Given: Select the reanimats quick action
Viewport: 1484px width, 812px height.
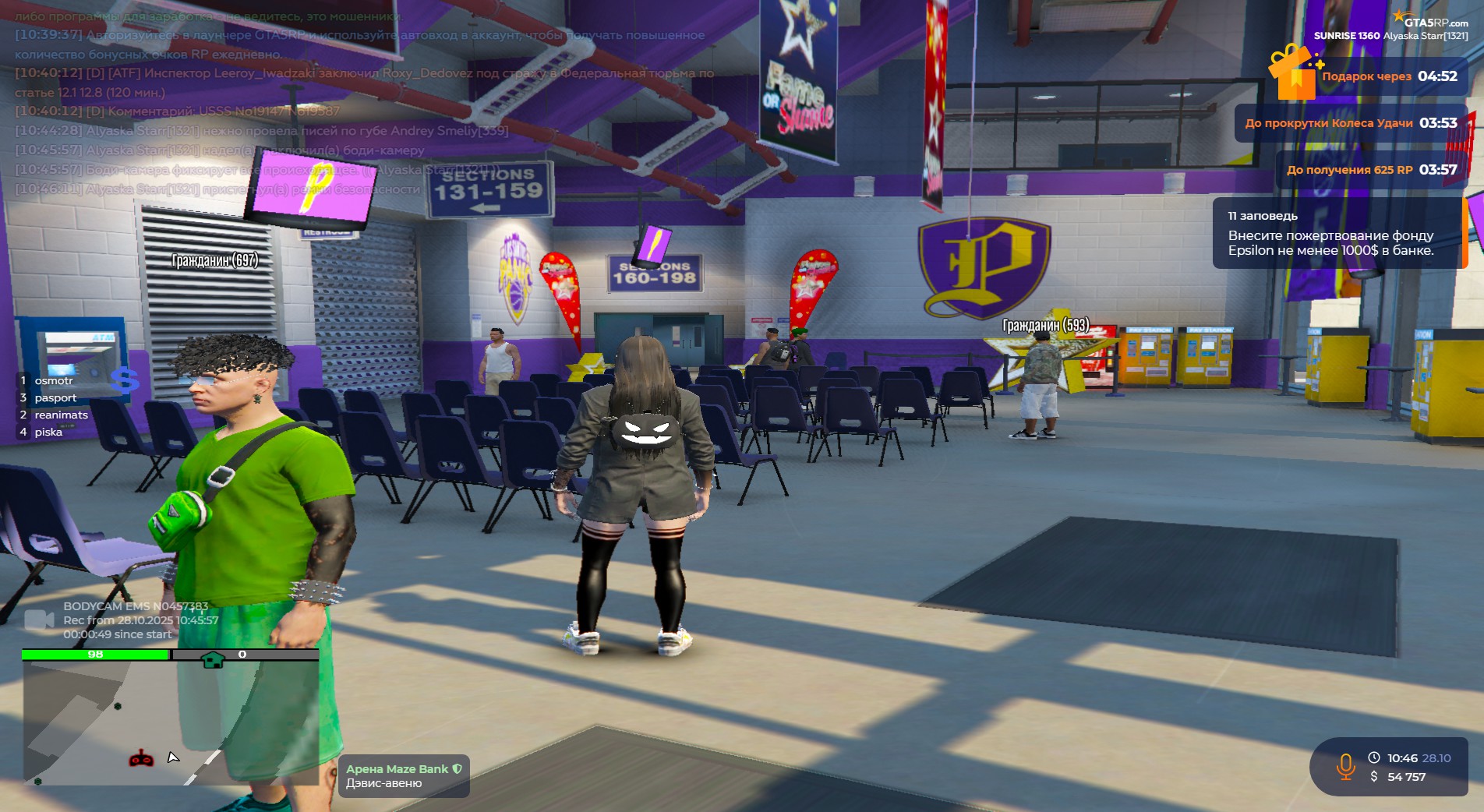Looking at the screenshot, I should point(60,415).
